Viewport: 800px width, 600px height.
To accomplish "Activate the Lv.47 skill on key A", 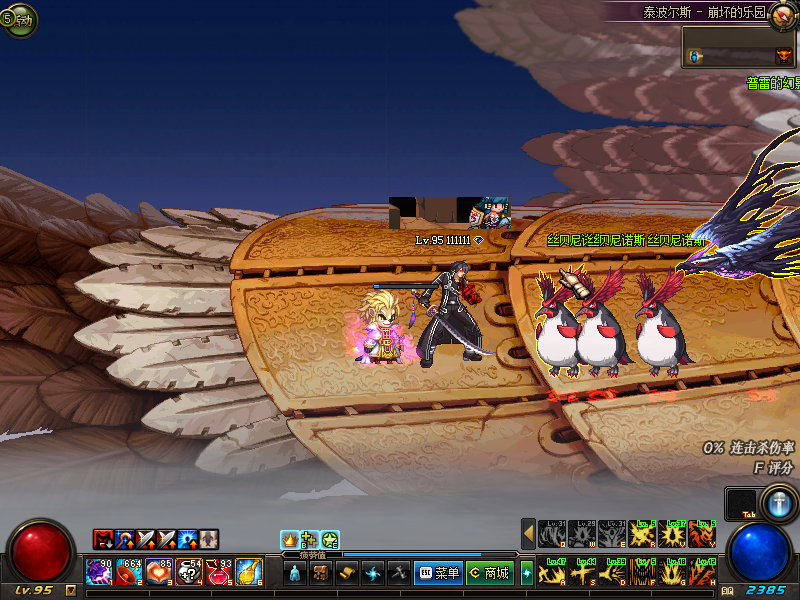I will click(552, 572).
